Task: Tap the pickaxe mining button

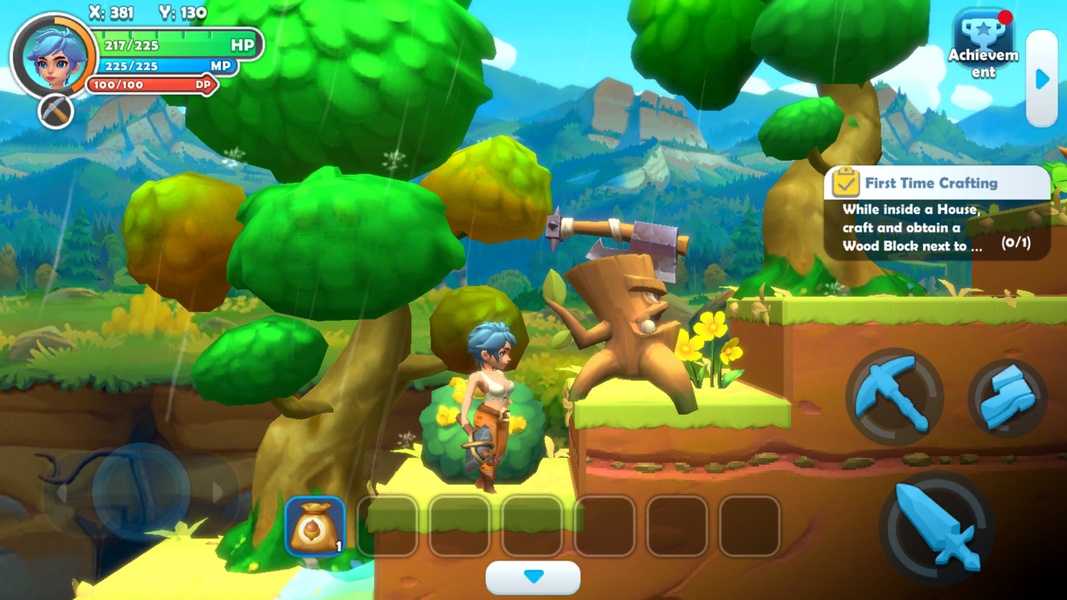Action: pos(894,396)
